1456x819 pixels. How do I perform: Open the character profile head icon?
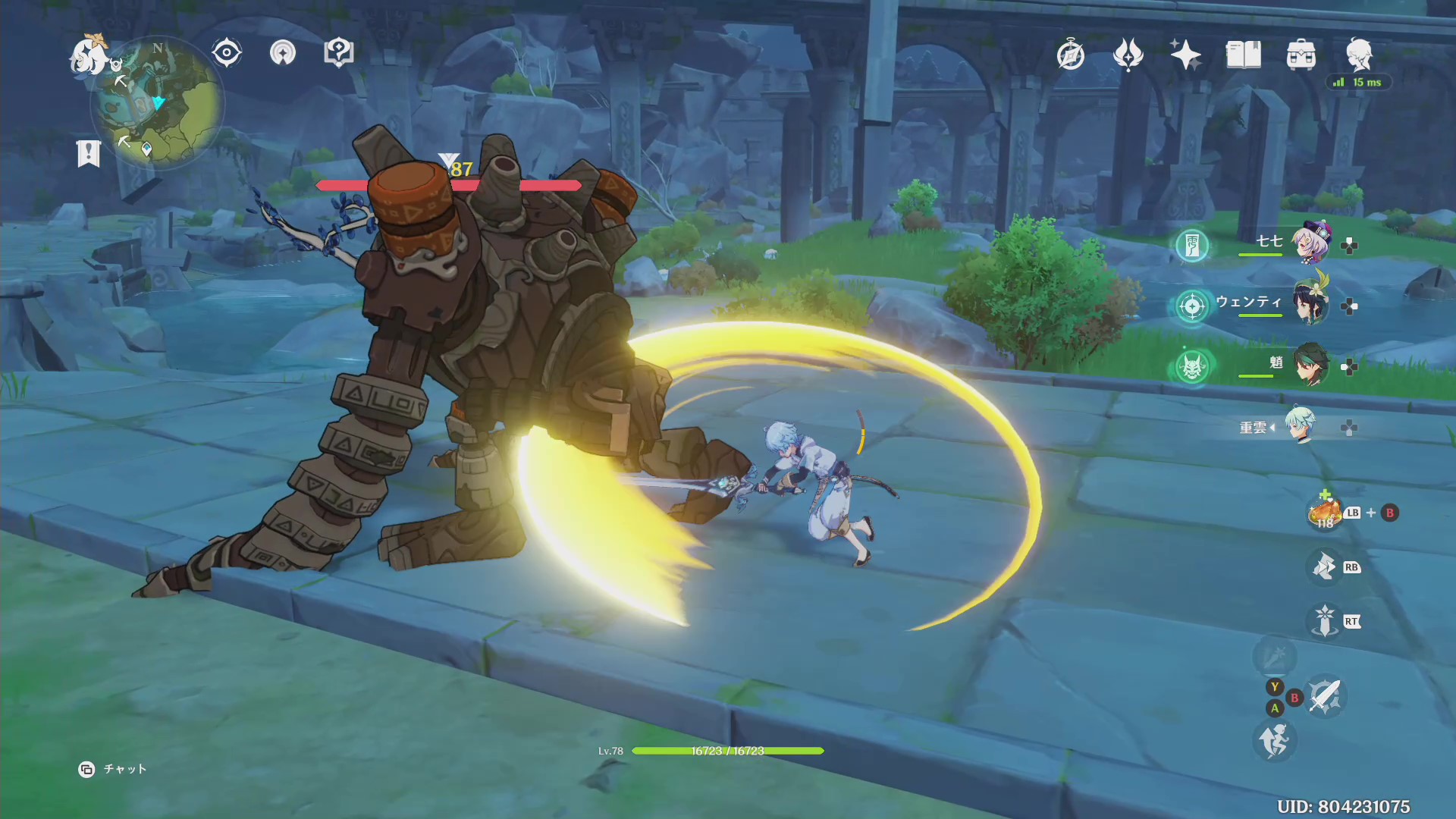coord(1359,53)
